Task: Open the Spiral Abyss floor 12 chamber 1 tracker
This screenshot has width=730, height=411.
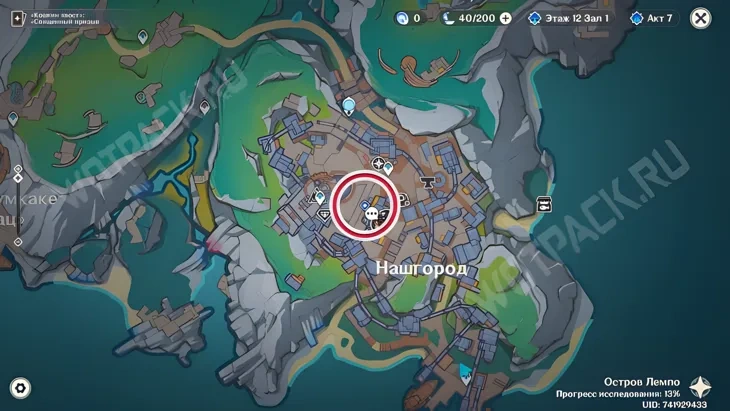Action: [568, 18]
